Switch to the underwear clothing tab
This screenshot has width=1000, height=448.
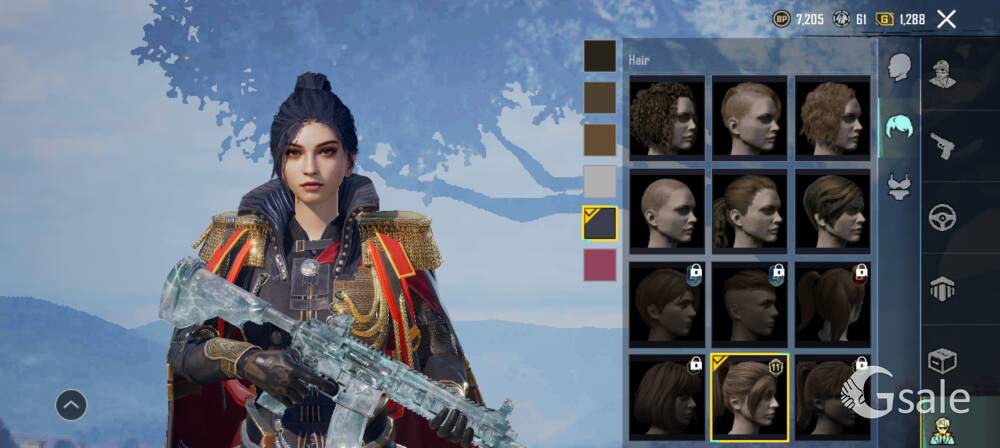pyautogui.click(x=899, y=185)
